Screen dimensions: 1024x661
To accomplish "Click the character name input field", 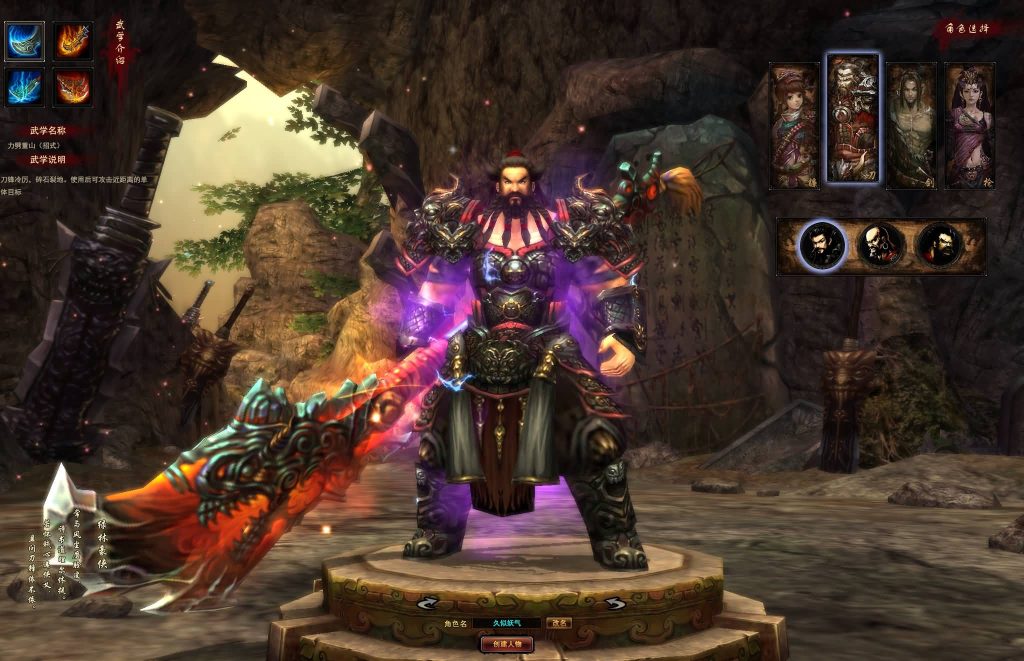I will tap(508, 622).
